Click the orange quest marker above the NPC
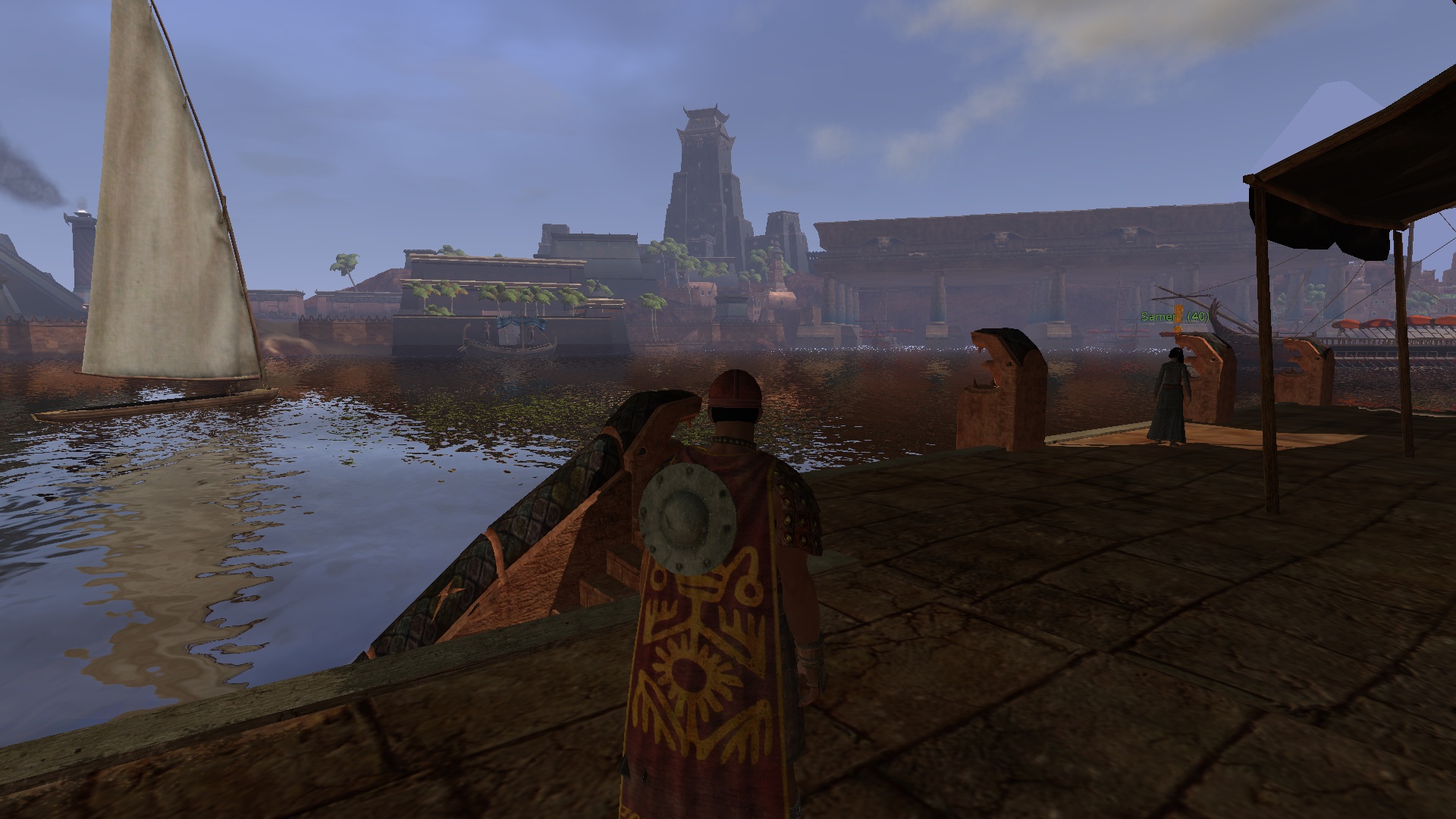Screen dimensions: 1456x819 [1178, 318]
